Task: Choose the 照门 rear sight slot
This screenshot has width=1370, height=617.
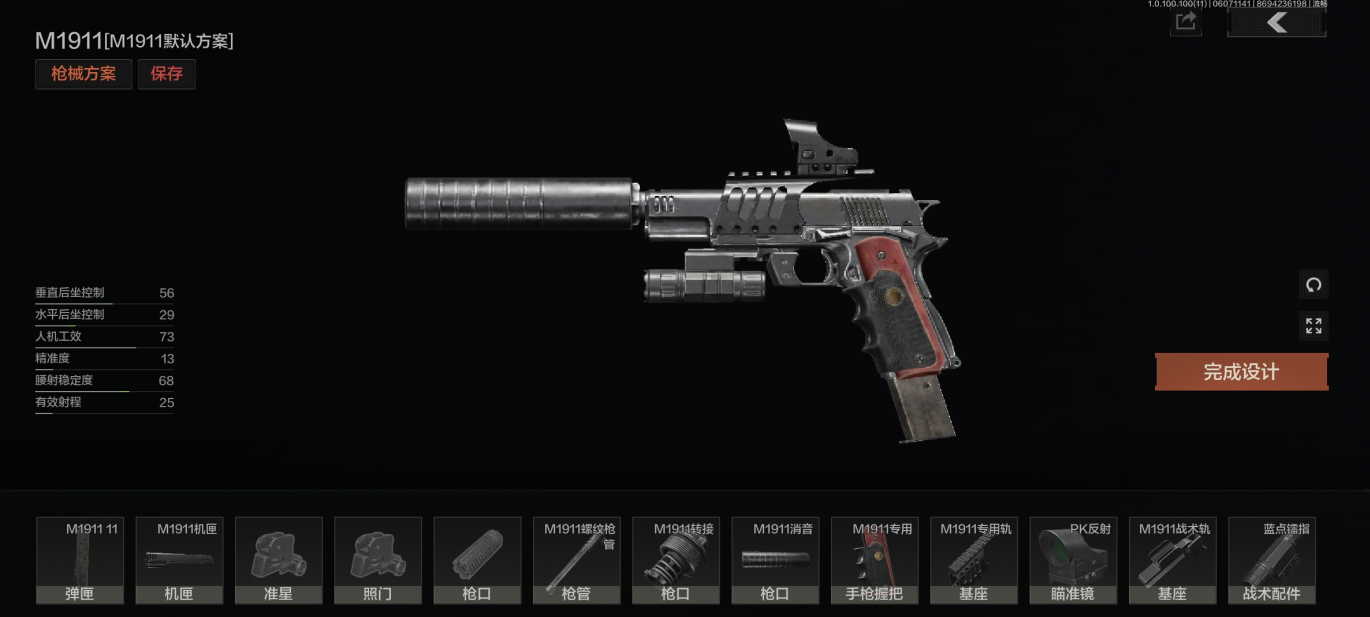Action: 378,560
